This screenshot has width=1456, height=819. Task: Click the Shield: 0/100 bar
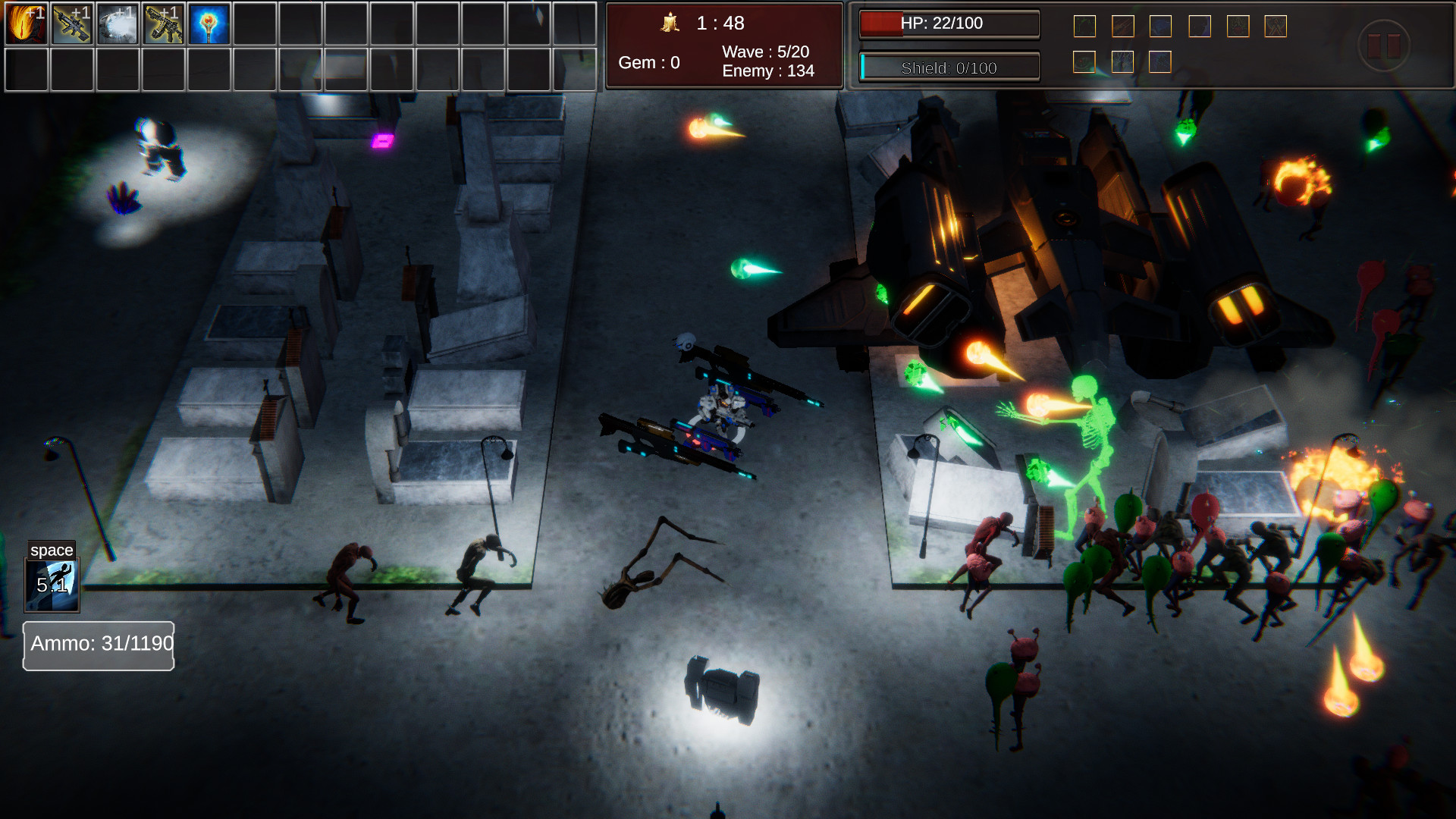pos(949,67)
